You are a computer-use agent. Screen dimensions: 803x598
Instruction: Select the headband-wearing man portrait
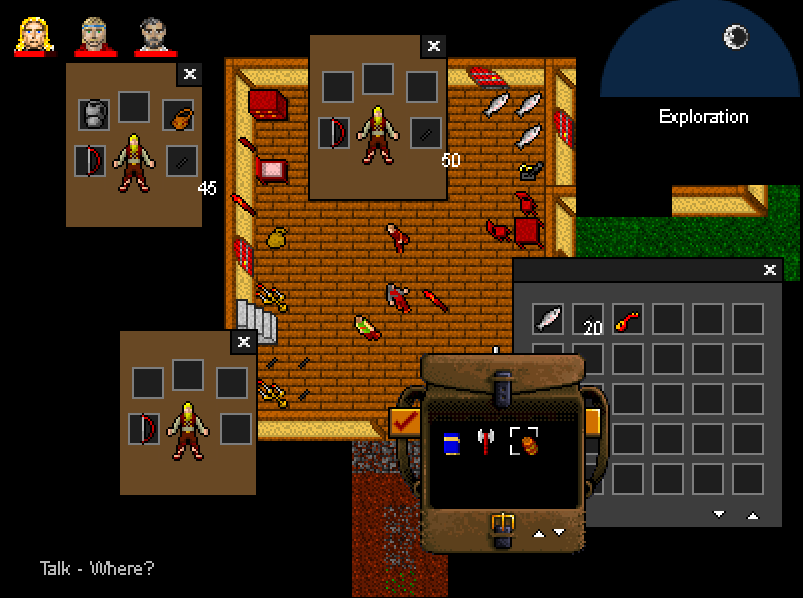click(93, 36)
